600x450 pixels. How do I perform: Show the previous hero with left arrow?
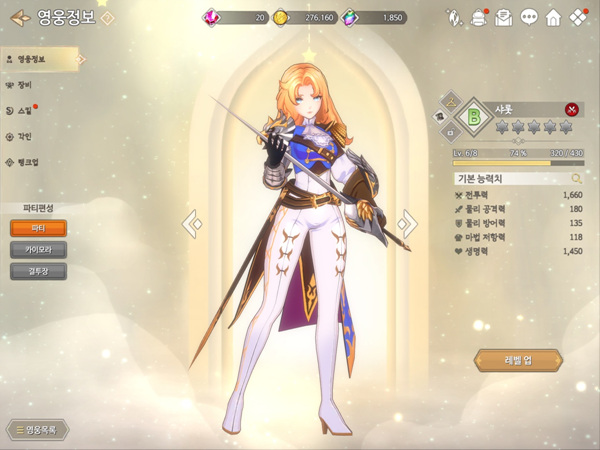192,224
